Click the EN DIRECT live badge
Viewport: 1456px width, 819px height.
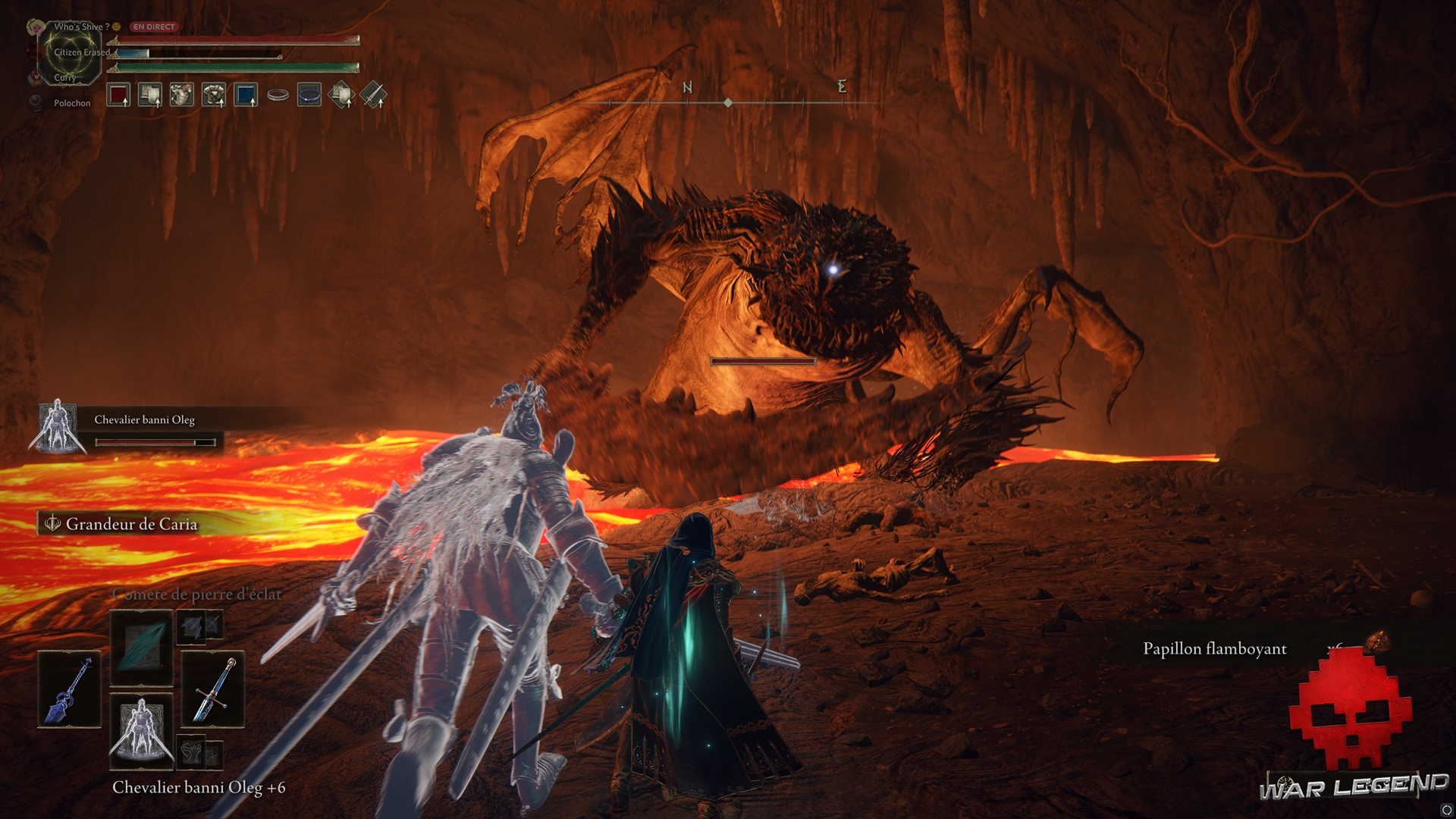pos(154,27)
